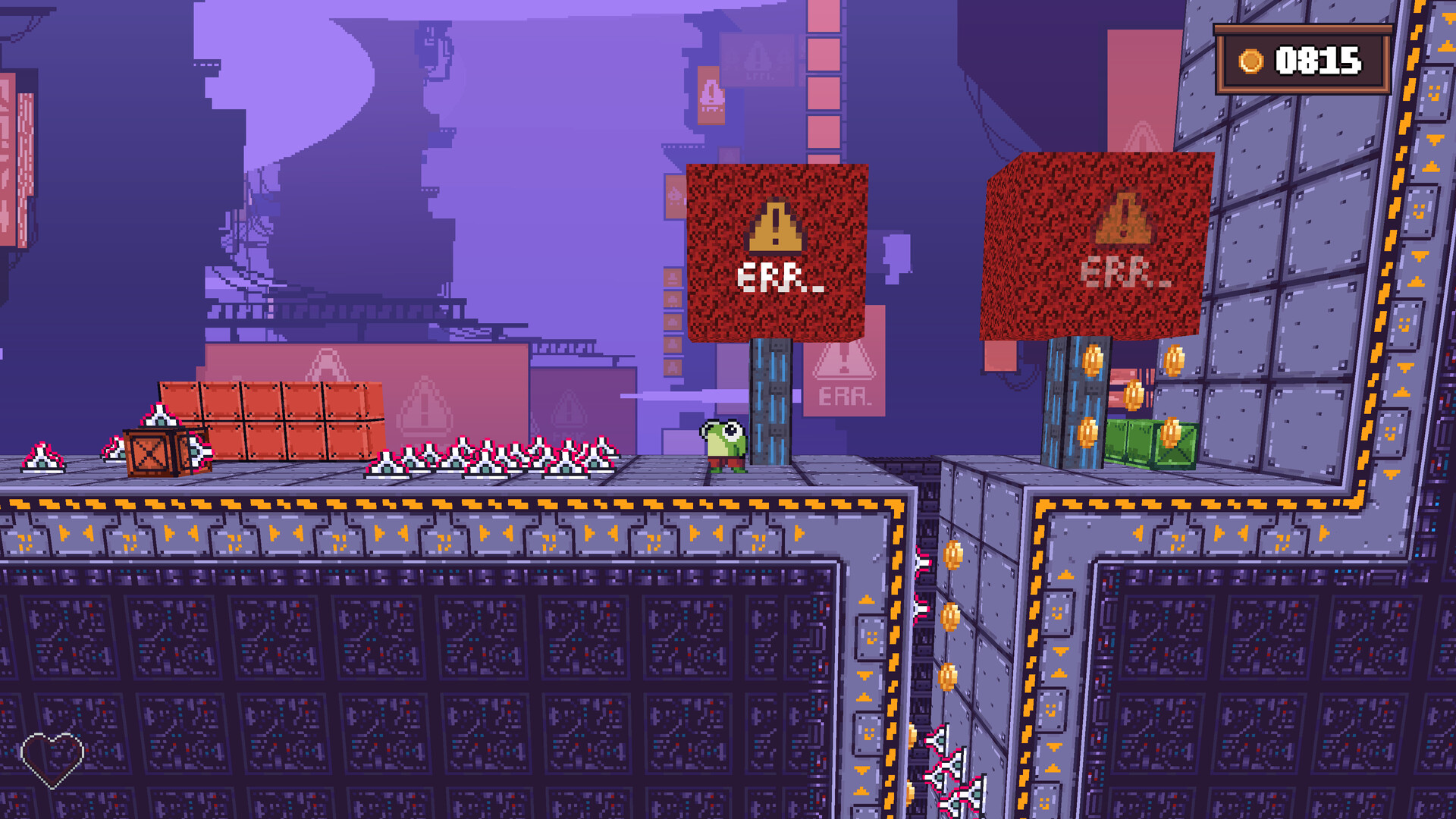Click the striped pillar under the left ERR block
Viewport: 1456px width, 819px height.
point(772,402)
